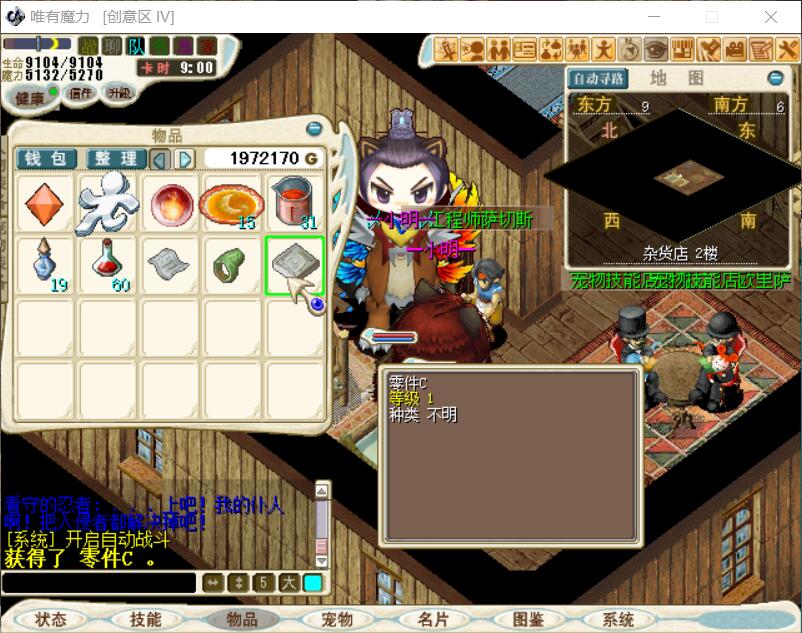Open the 宠物 pets tab
The image size is (802, 633).
[x=338, y=620]
